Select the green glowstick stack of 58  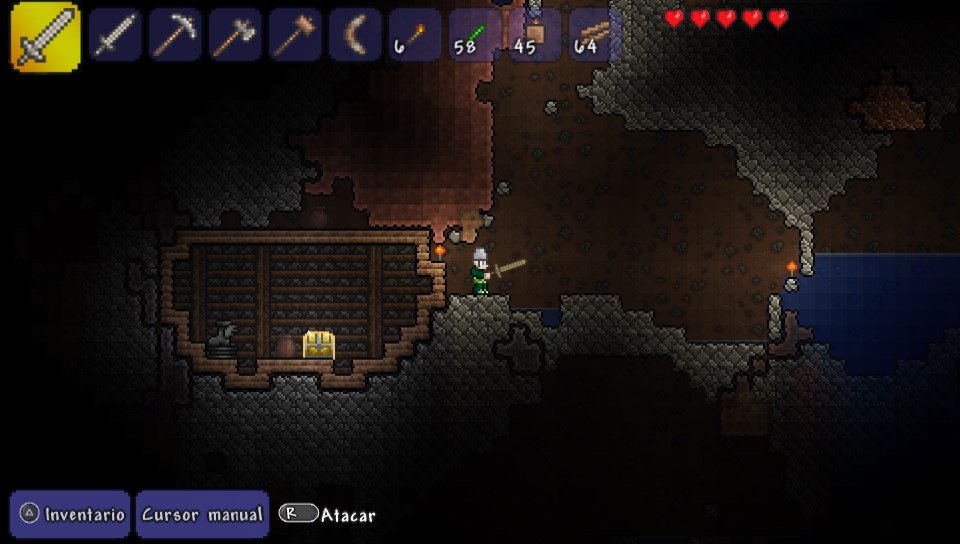tap(475, 35)
